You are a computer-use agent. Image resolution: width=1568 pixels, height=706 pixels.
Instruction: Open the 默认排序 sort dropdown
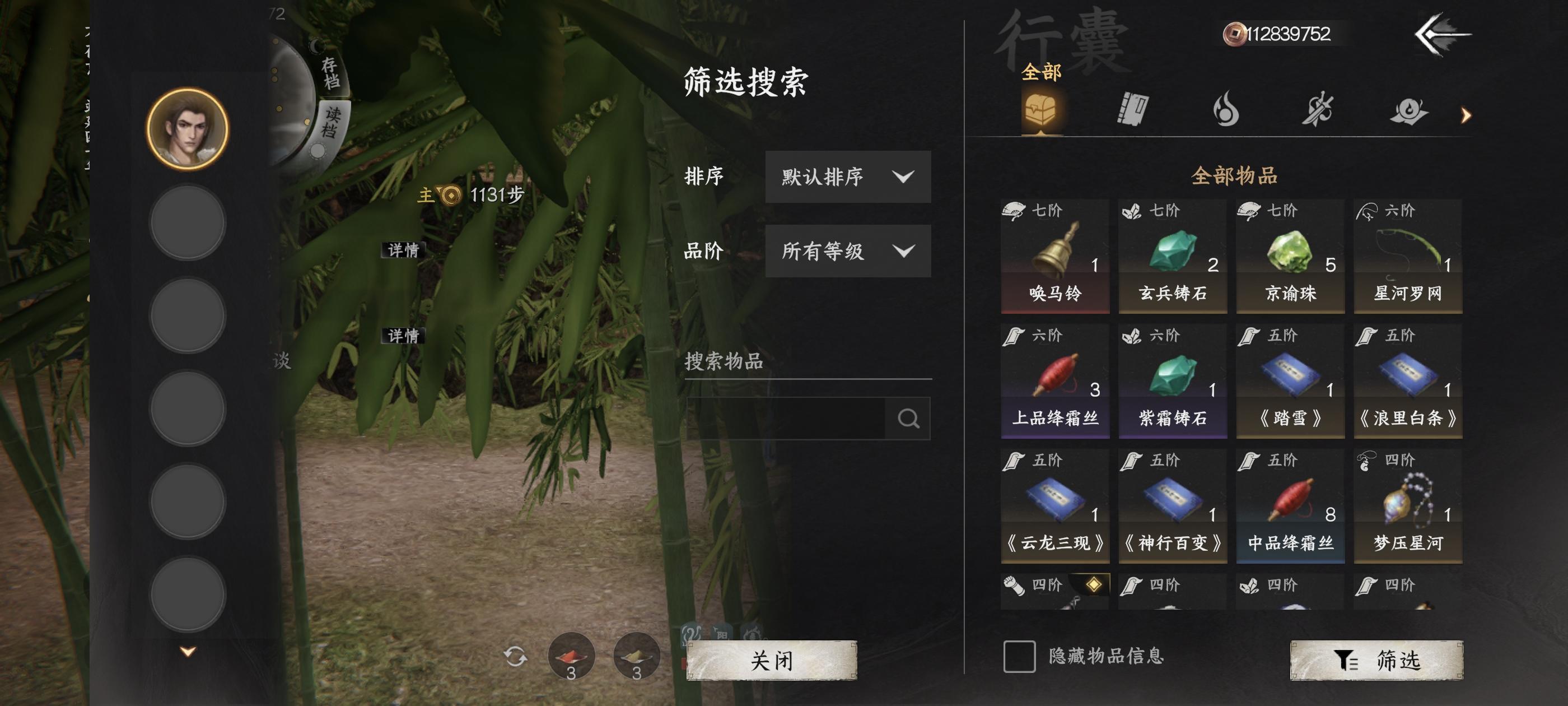click(x=848, y=177)
